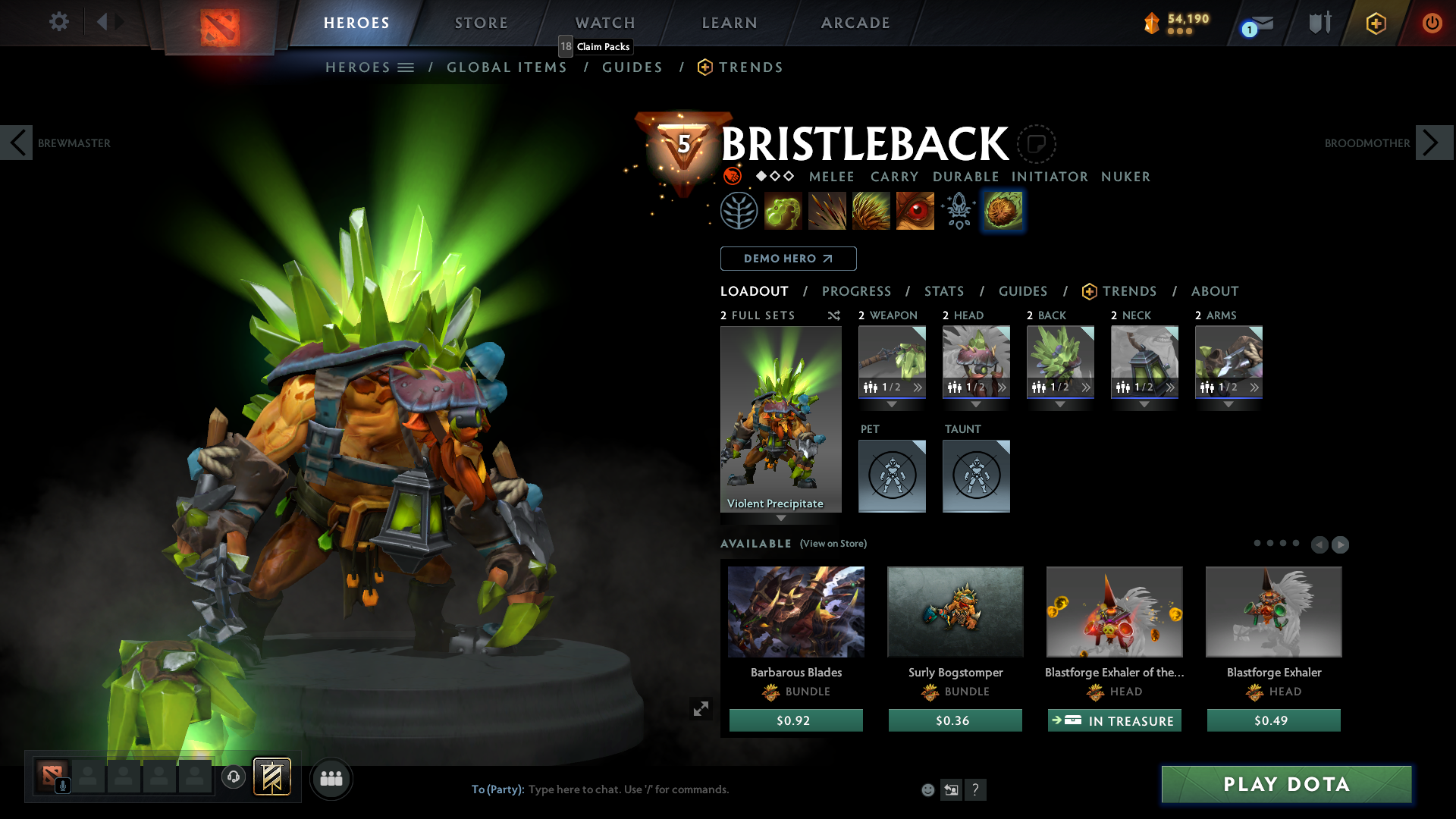This screenshot has width=1456, height=819.
Task: Open the settings gear
Action: [58, 22]
